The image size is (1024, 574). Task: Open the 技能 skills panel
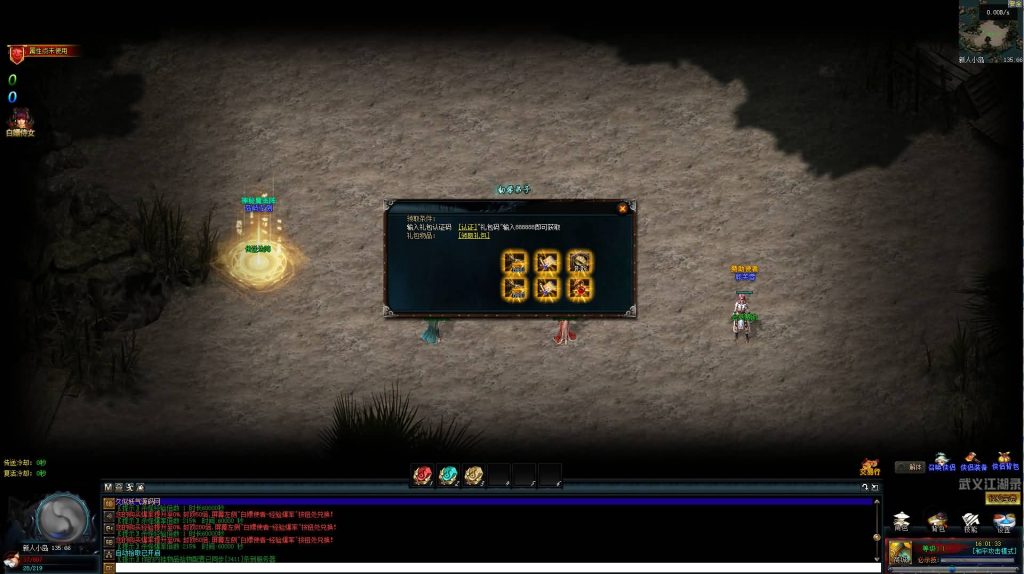click(970, 521)
